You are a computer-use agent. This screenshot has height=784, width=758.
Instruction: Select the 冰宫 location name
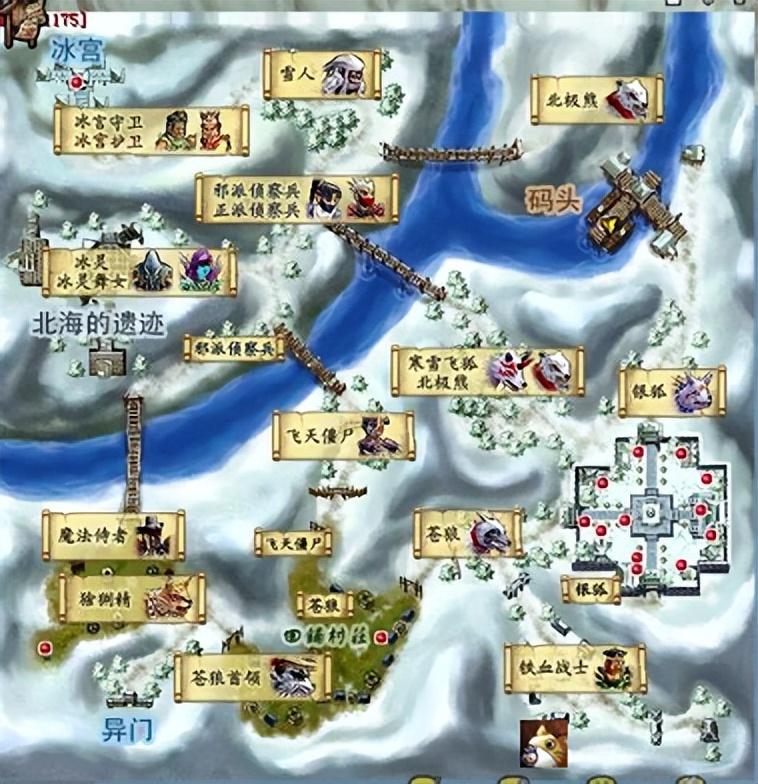(78, 50)
